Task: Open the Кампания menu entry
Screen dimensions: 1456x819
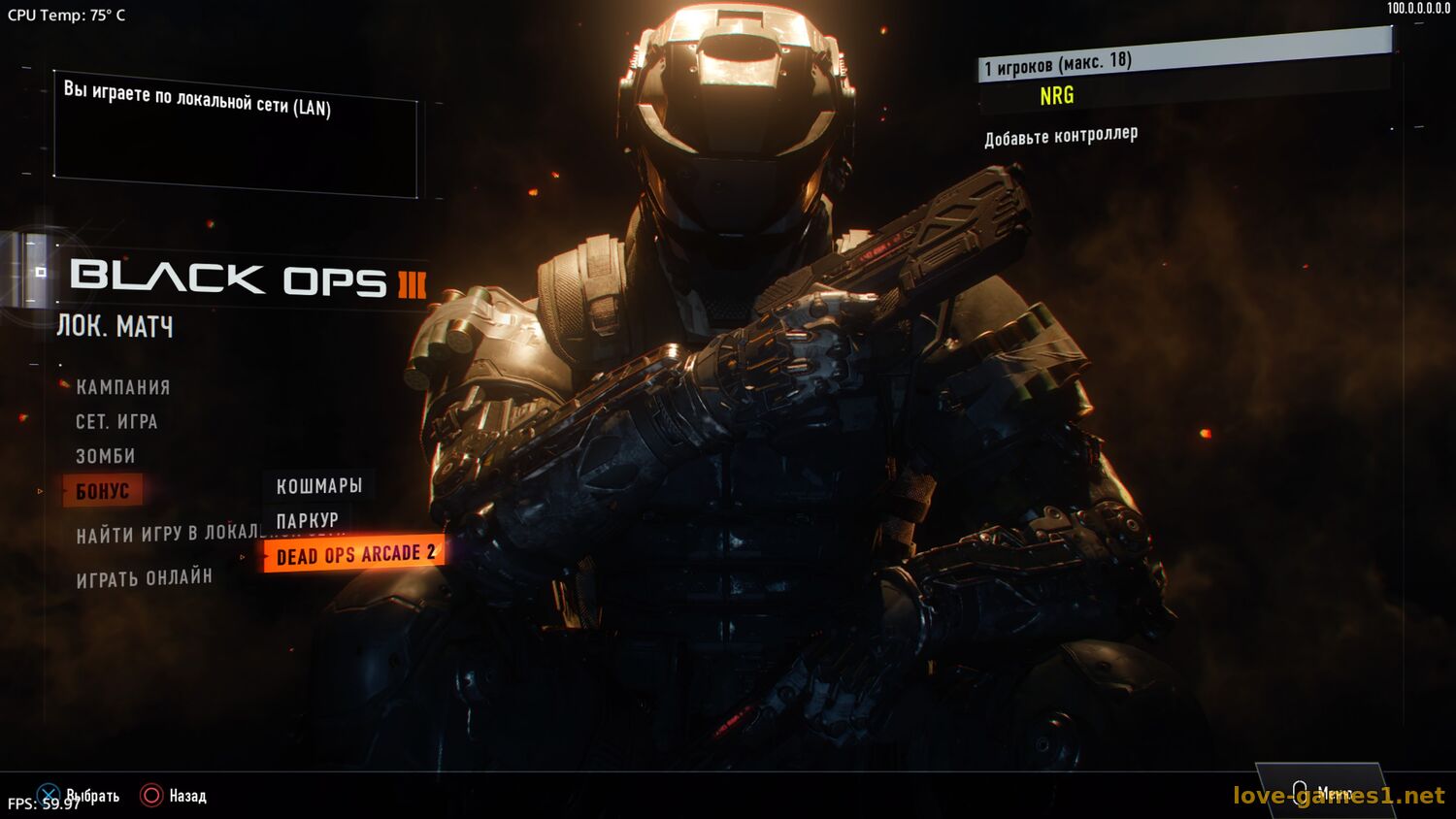Action: [x=123, y=387]
